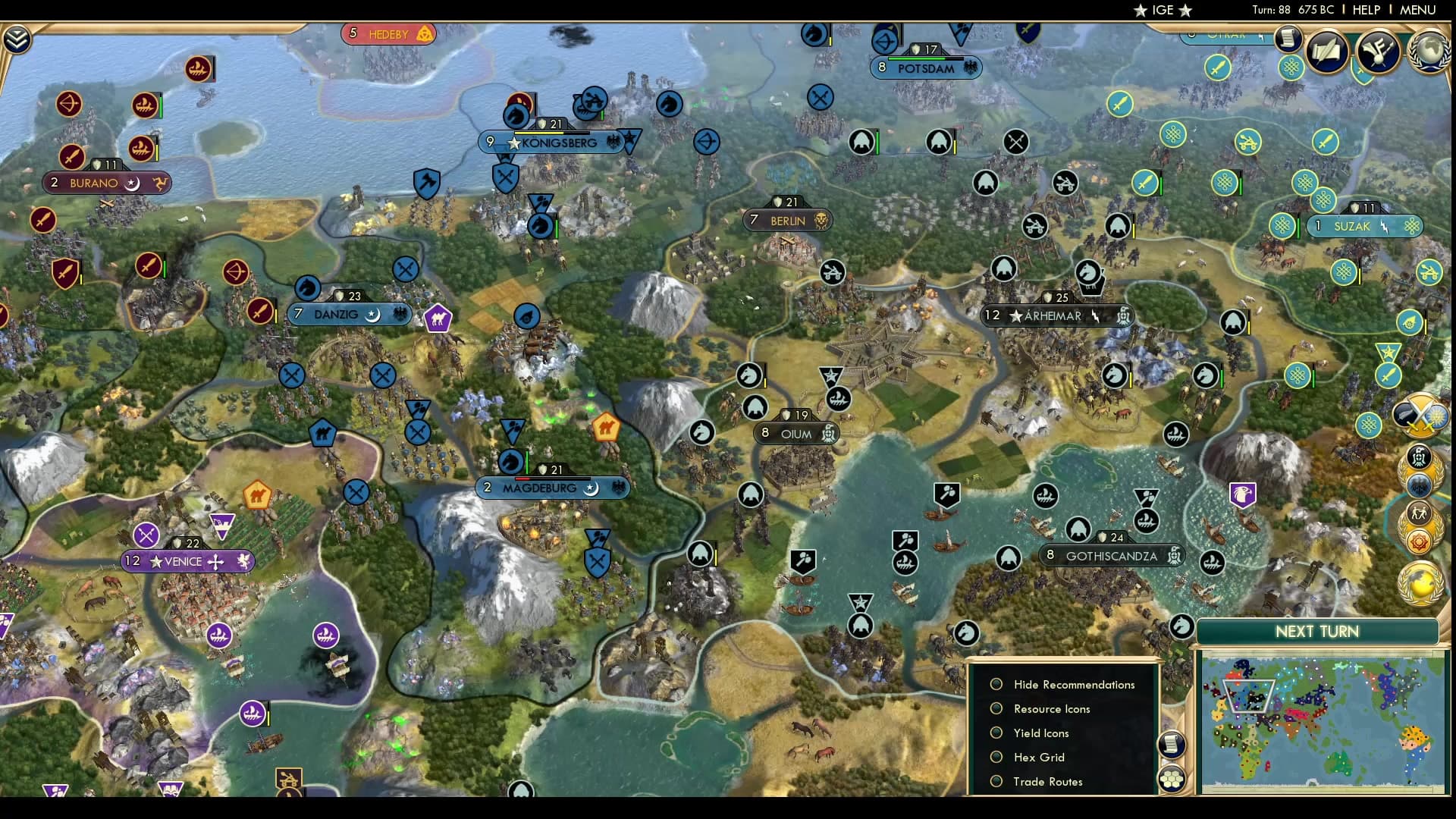Screen dimensions: 1456x819
Task: Click the scroll-and-quill notification icon near top-right
Action: click(1326, 53)
